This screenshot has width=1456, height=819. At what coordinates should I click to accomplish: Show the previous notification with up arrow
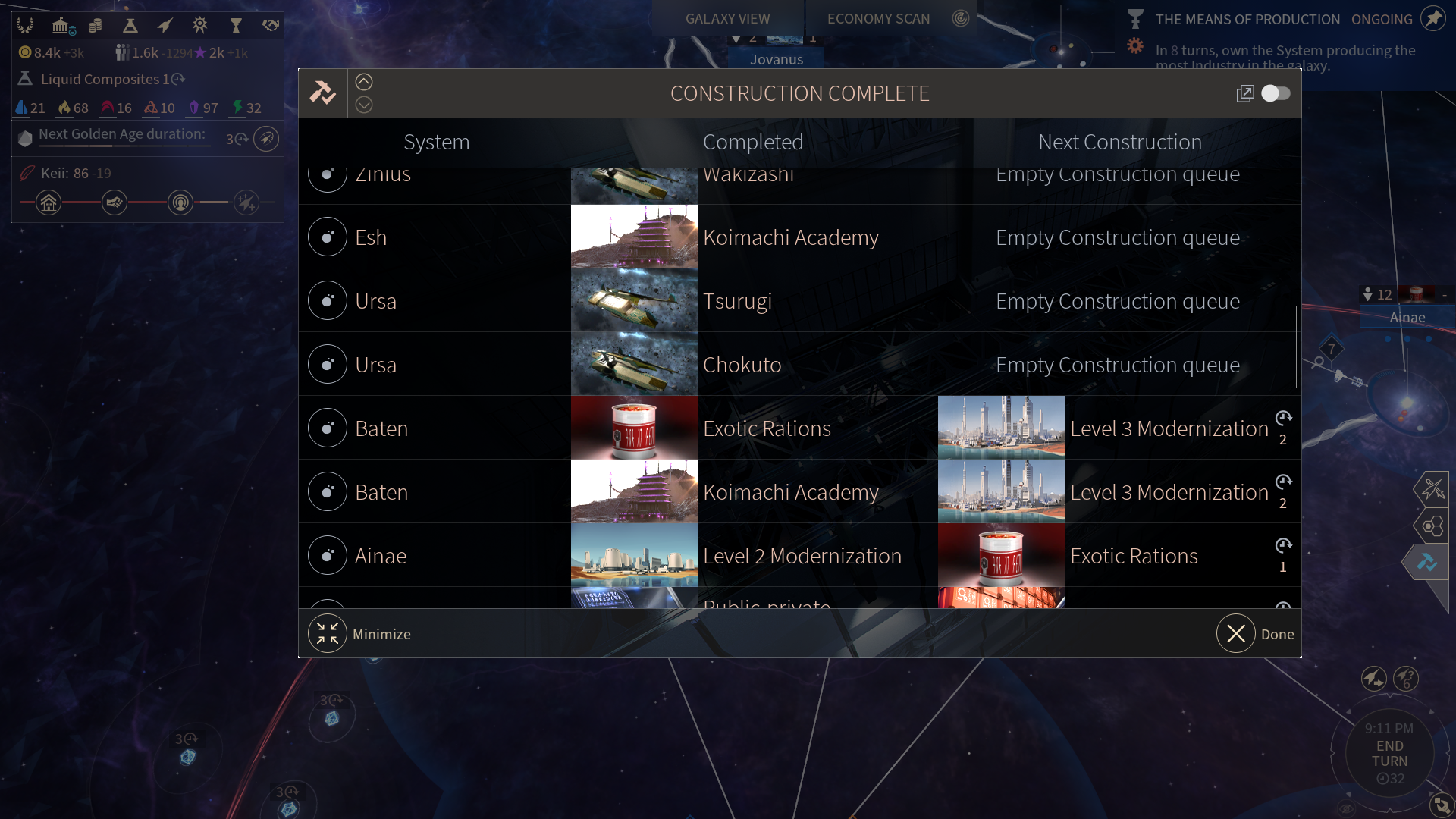coord(364,82)
